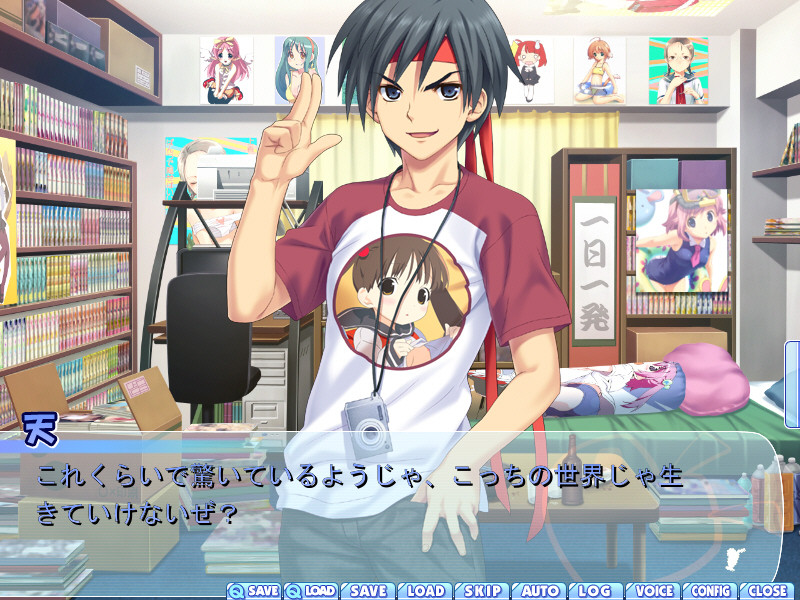This screenshot has height=600, width=800.
Task: Quick load with the Q LOAD button
Action: [x=311, y=591]
